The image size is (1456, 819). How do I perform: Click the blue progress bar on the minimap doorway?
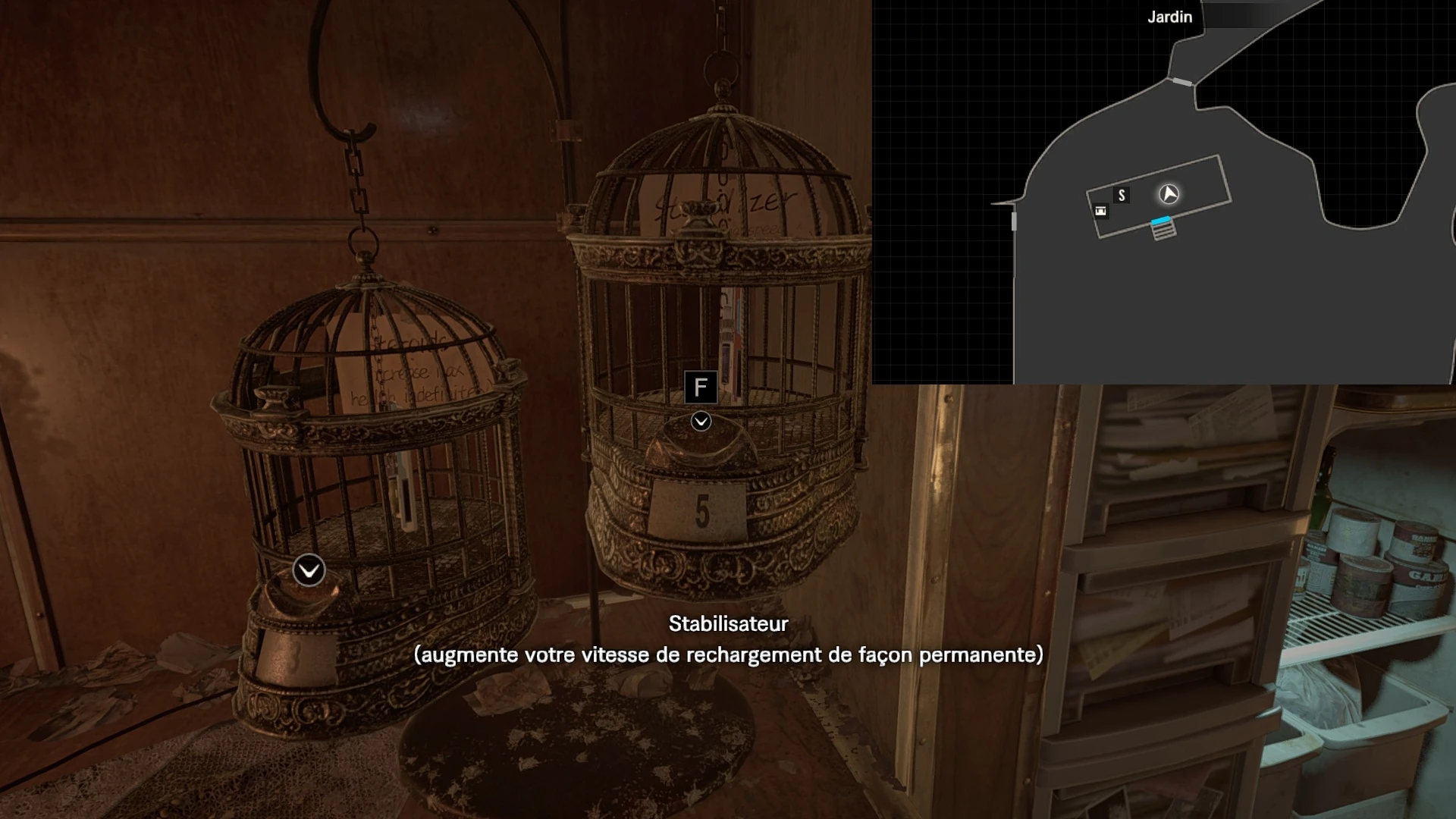1161,220
